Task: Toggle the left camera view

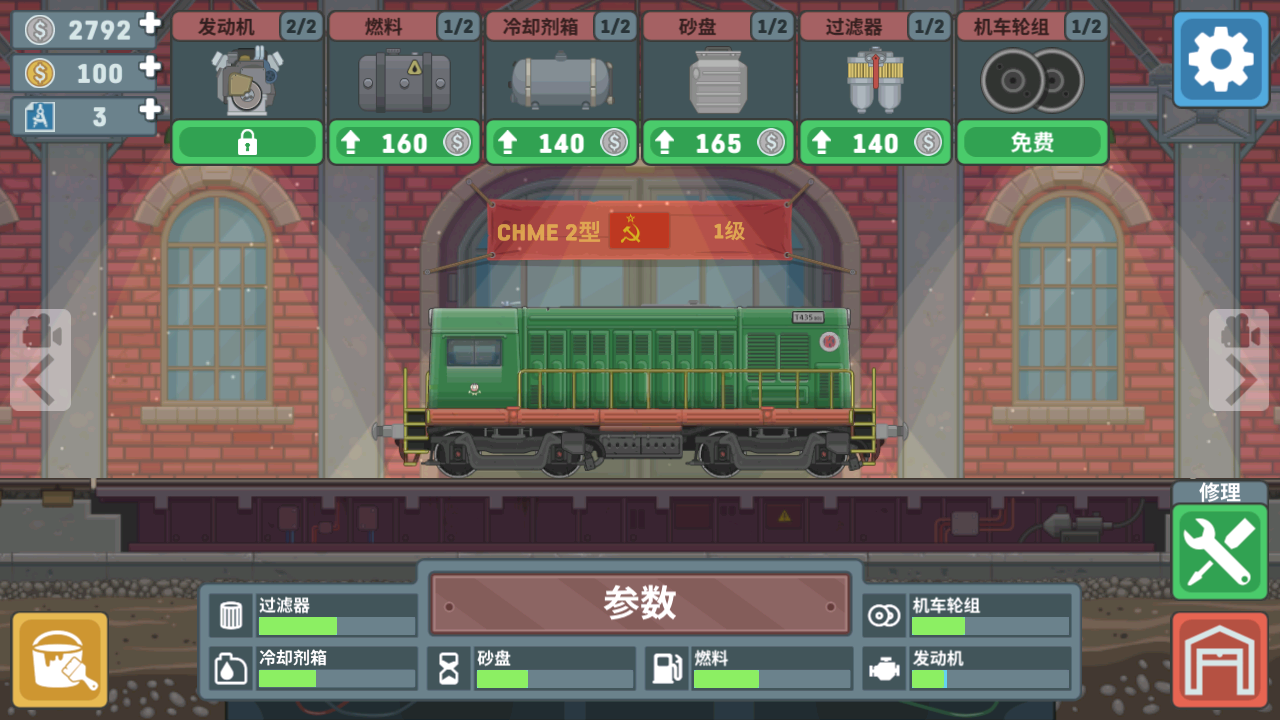Action: click(x=40, y=330)
